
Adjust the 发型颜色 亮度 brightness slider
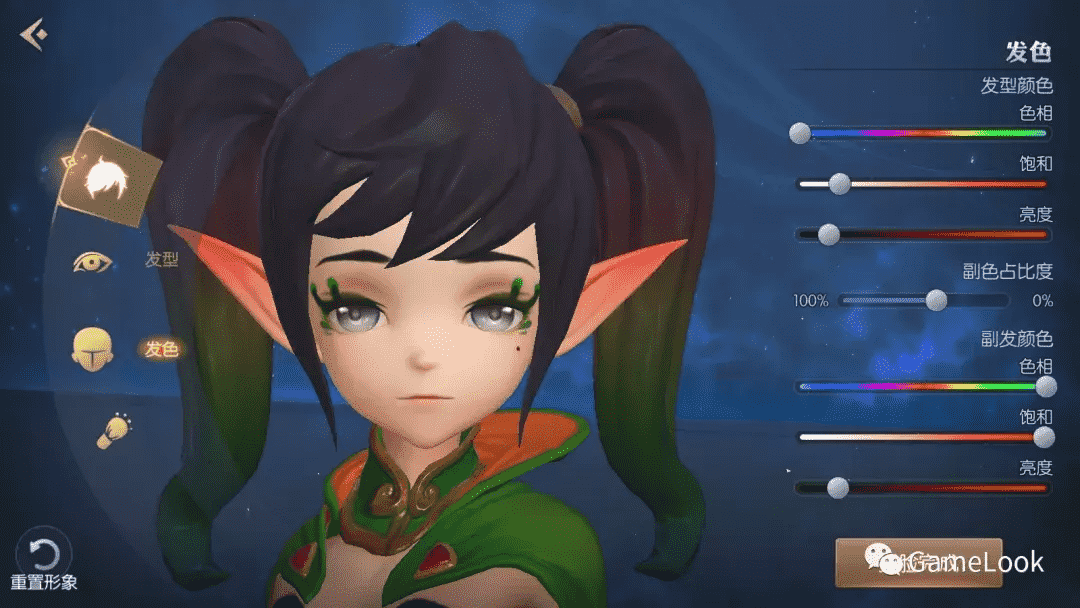click(x=828, y=235)
